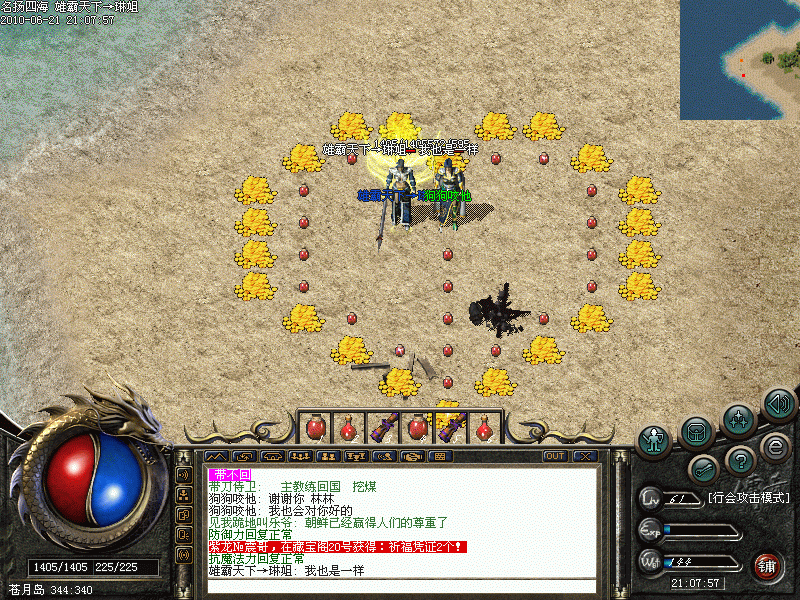Viewport: 800px width, 600px height.
Task: Focus the chat text input line
Action: coord(400,586)
